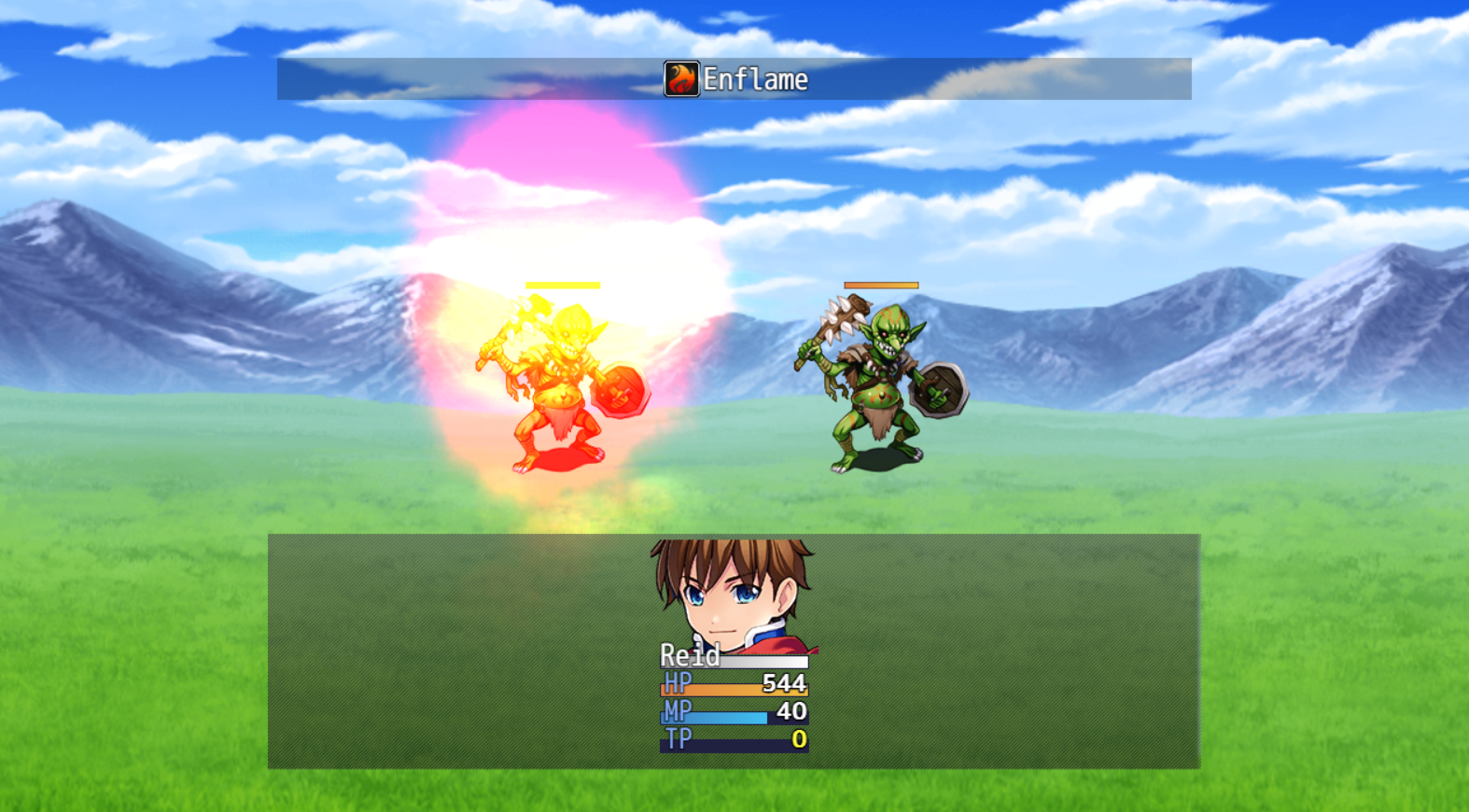The height and width of the screenshot is (812, 1469).
Task: Select Reid's character portrait
Action: (734, 594)
